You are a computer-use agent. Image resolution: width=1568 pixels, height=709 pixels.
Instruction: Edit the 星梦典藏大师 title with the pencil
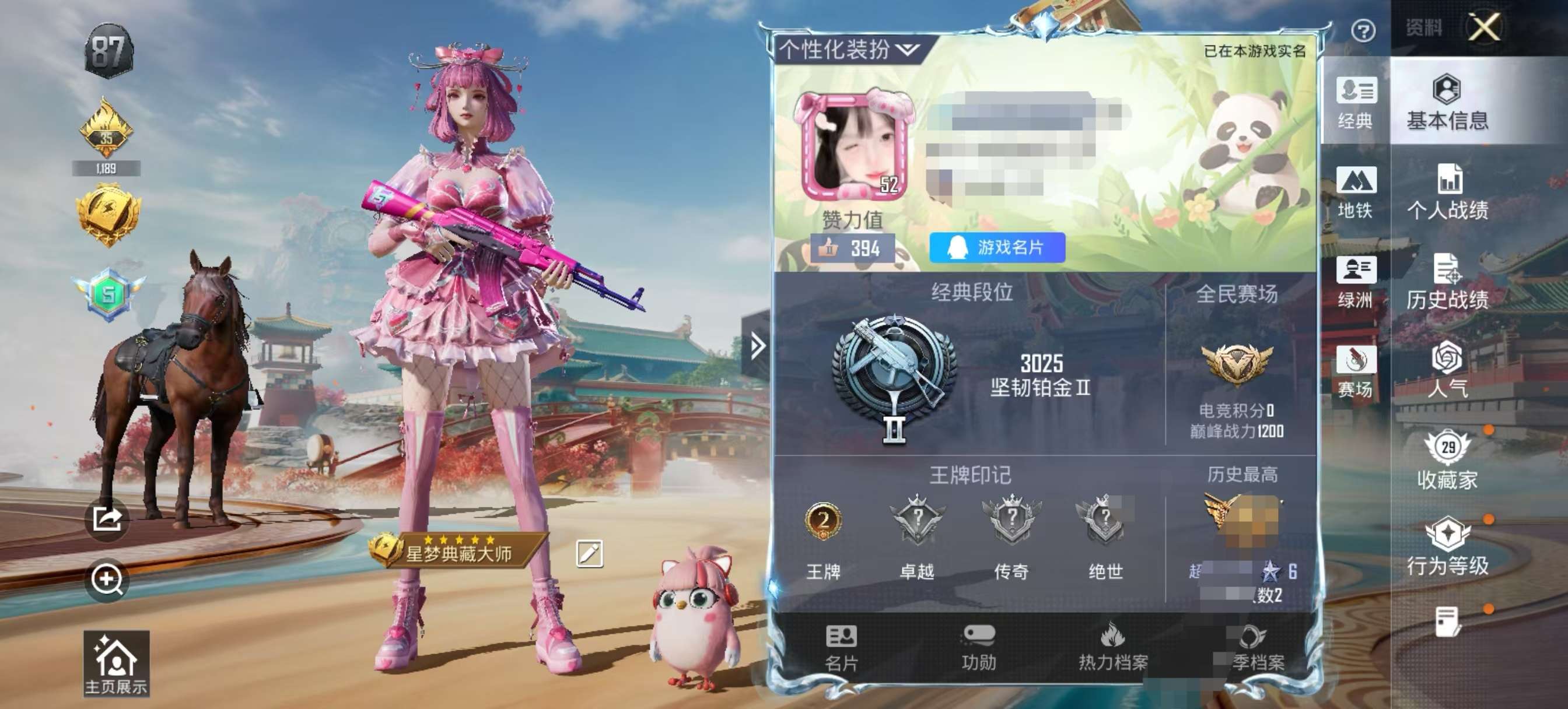(589, 553)
